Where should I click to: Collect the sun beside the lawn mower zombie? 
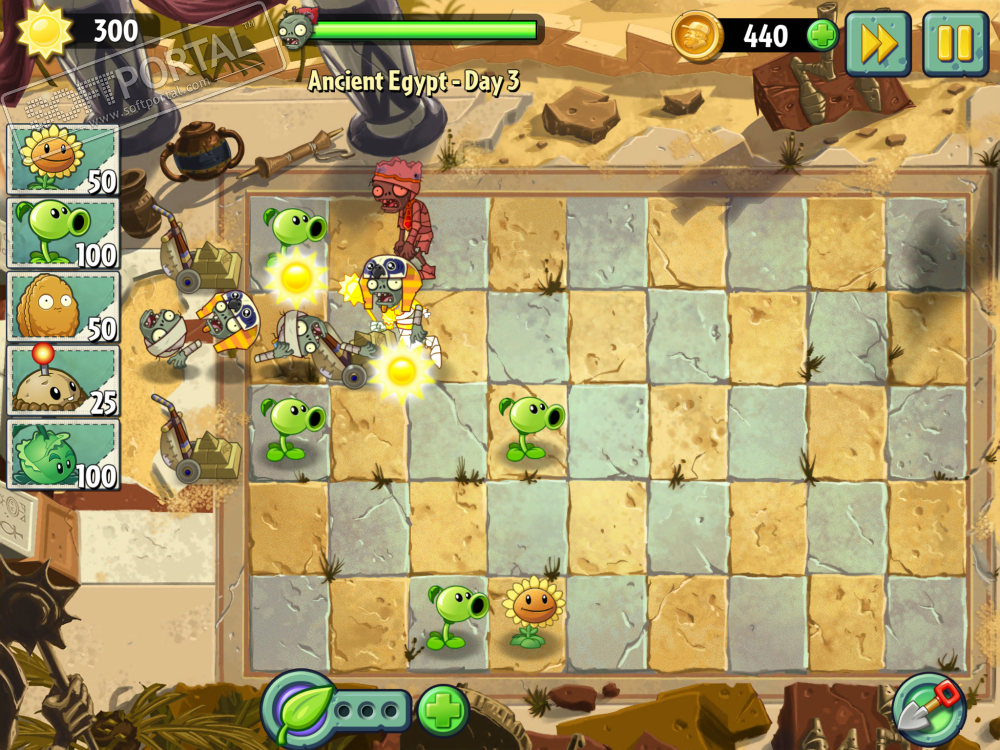(x=402, y=370)
